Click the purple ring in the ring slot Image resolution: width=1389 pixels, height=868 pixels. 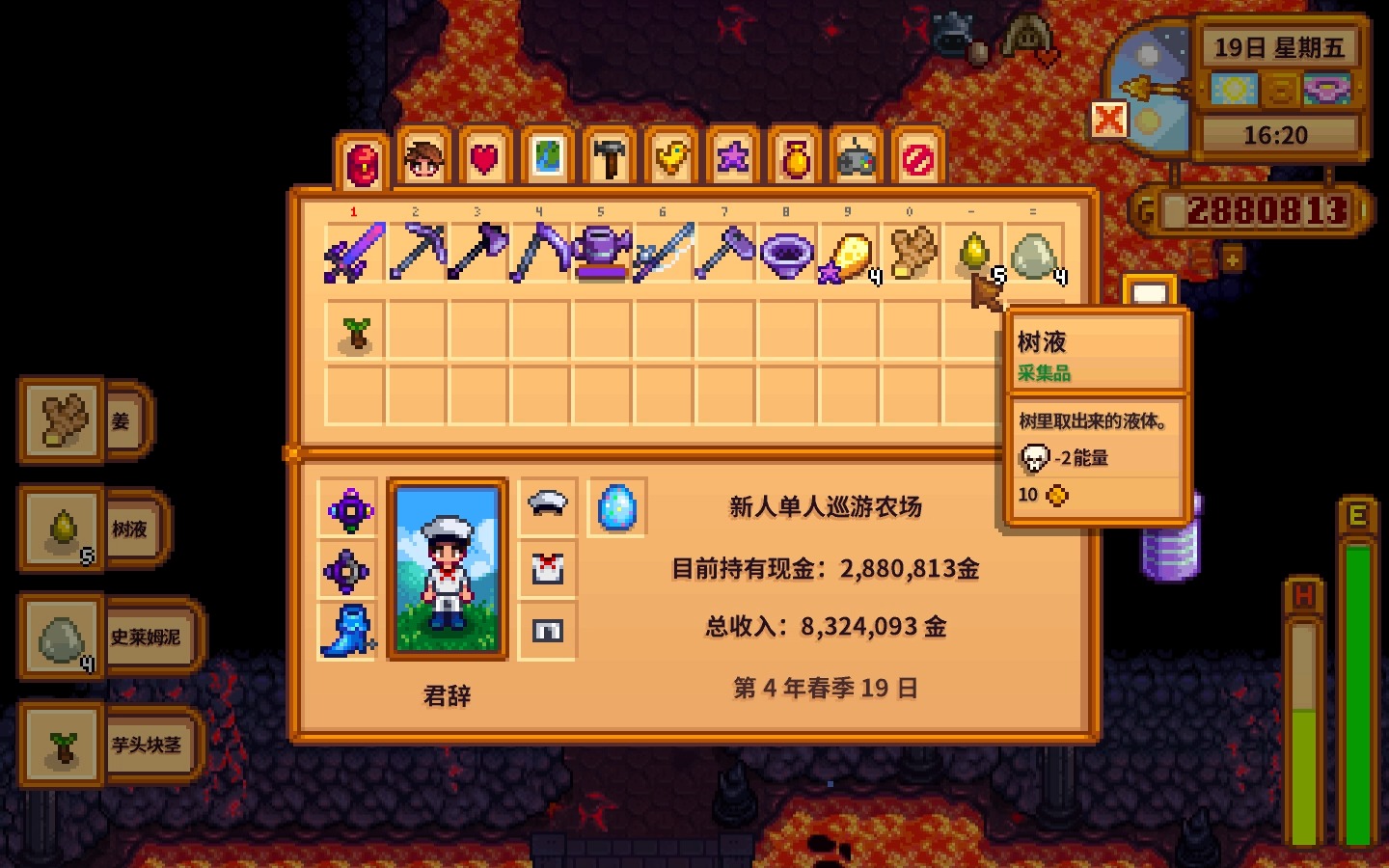pos(348,509)
